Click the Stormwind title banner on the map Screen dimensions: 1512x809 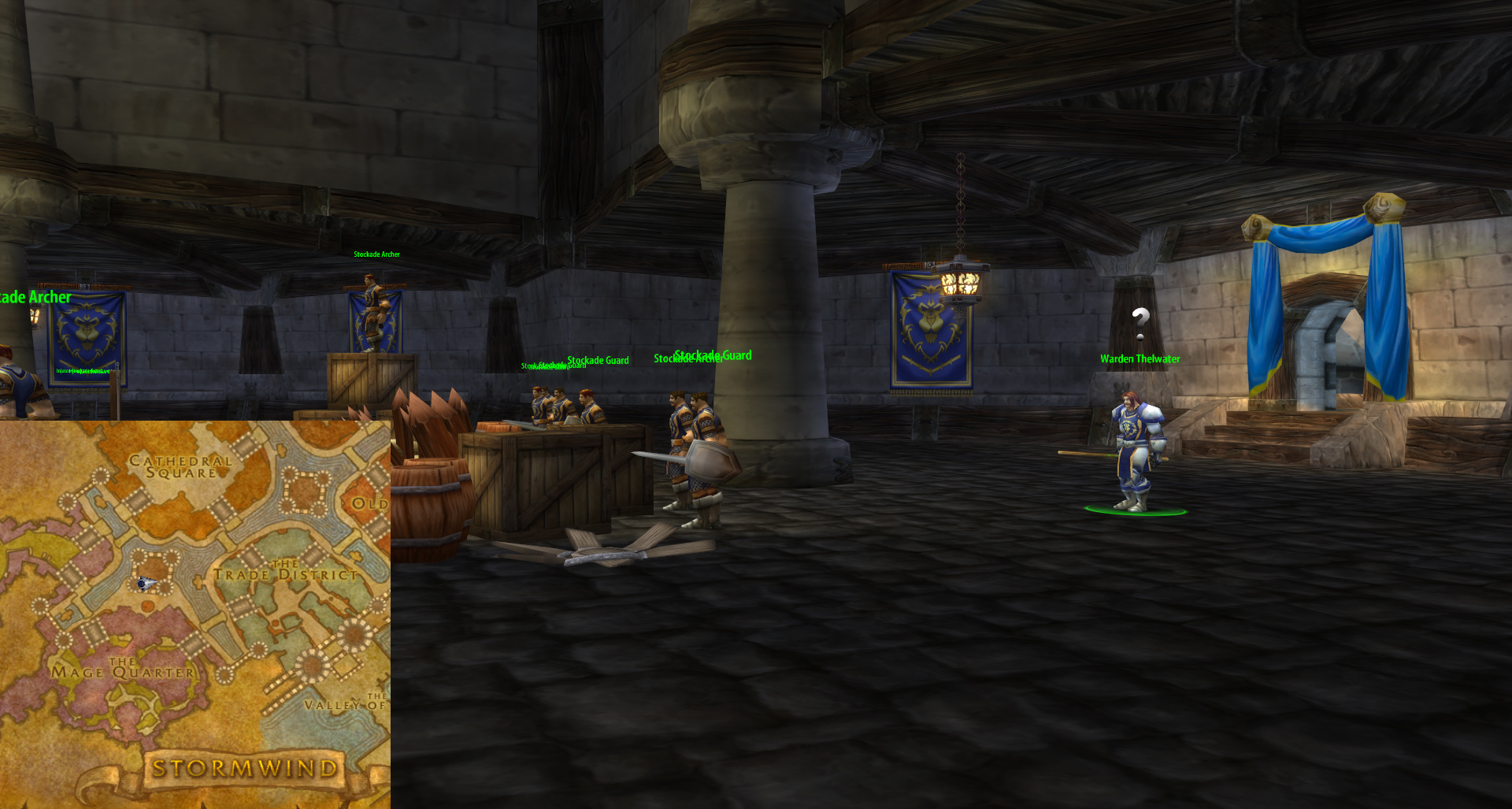click(x=245, y=768)
